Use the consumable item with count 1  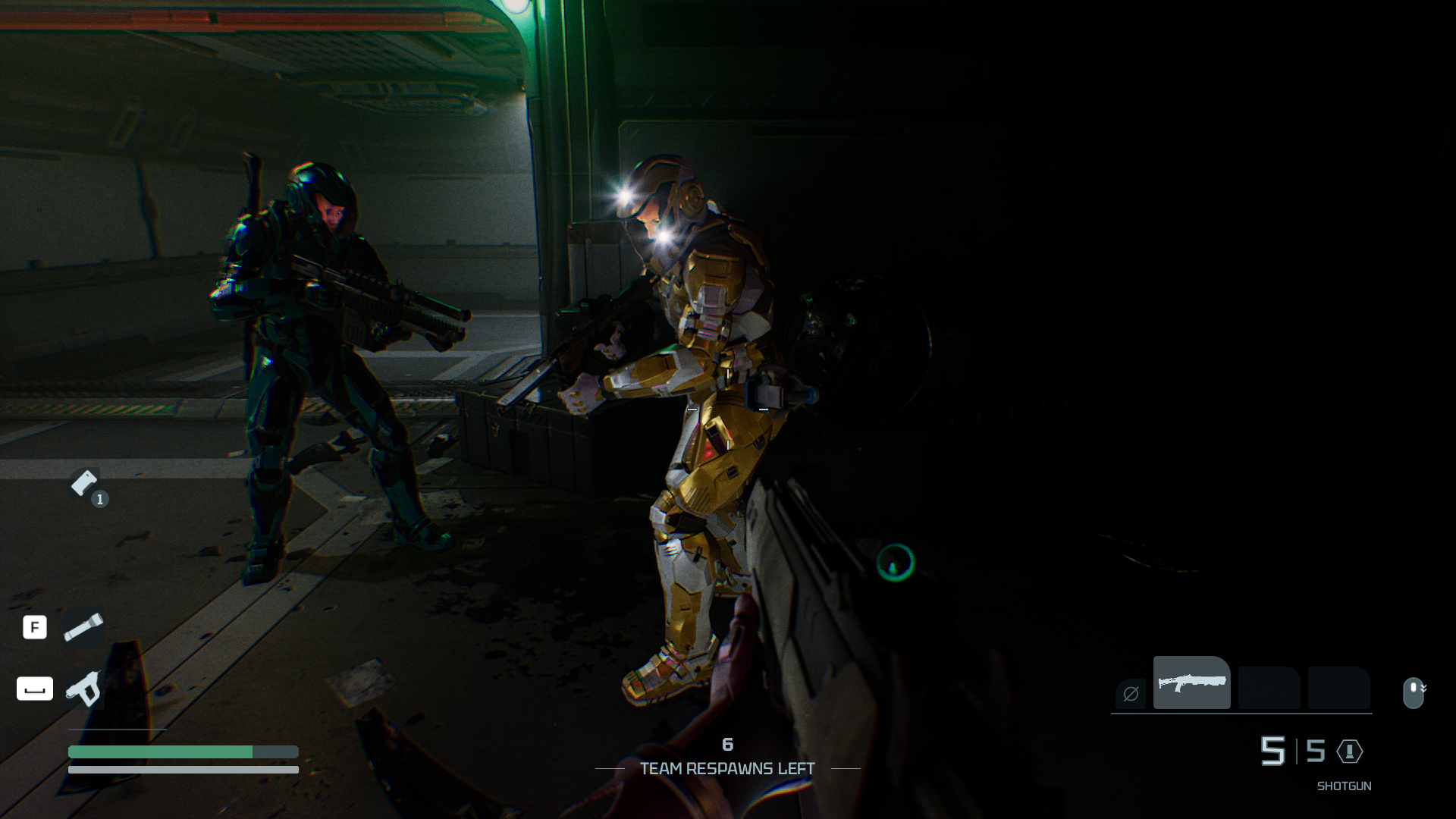[x=85, y=483]
